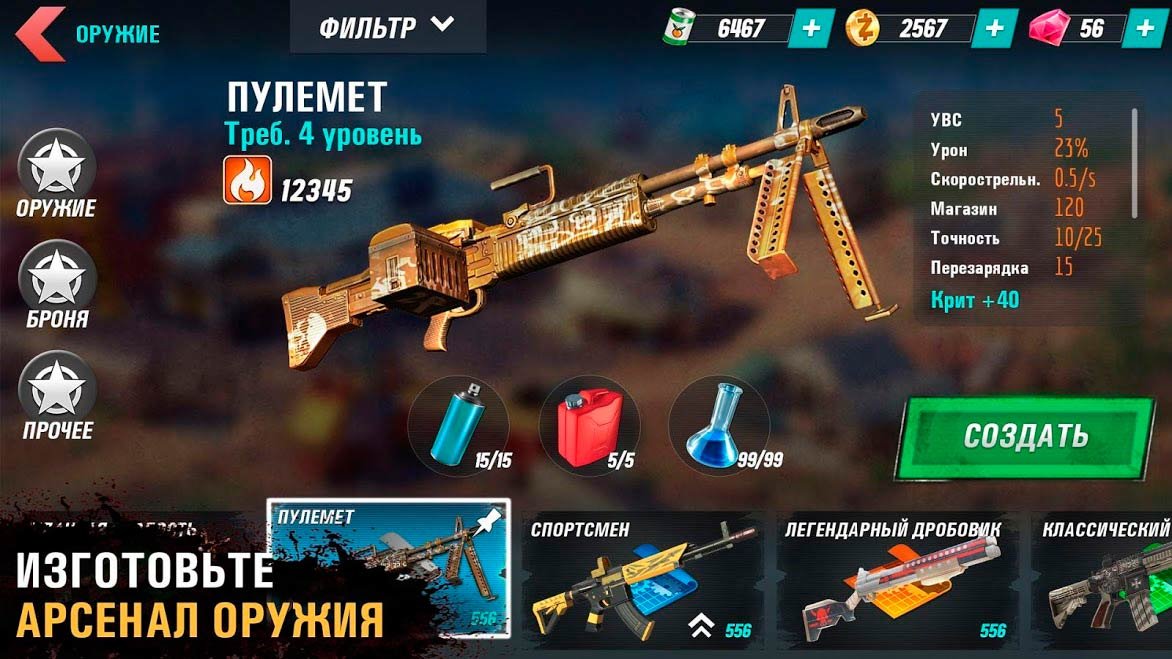This screenshot has height=659, width=1172.
Task: Buy more gold coins with plus button
Action: click(x=994, y=28)
